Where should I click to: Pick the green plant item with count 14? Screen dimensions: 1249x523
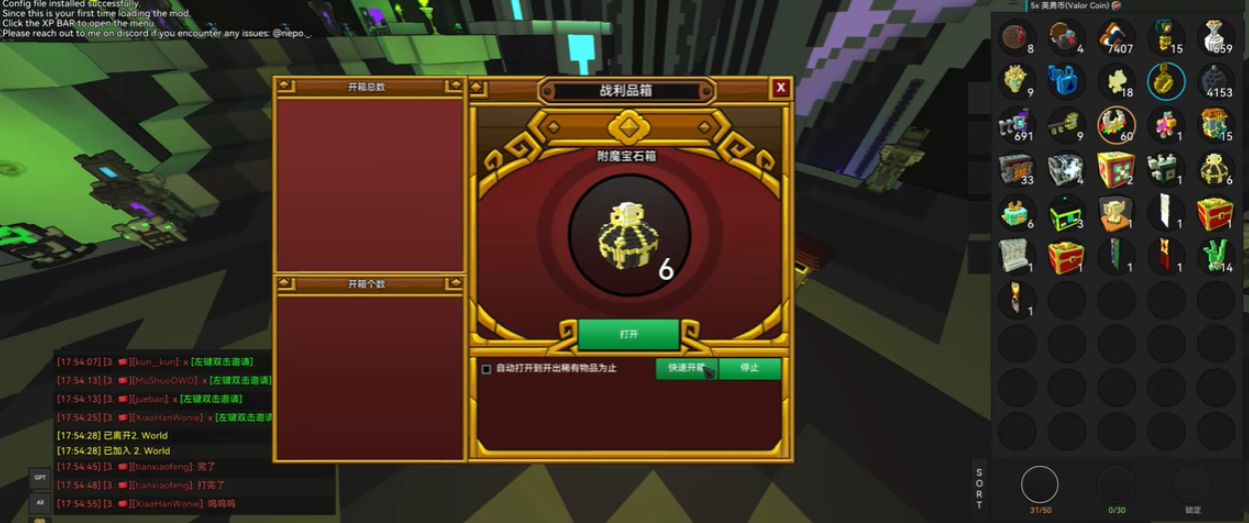(1215, 257)
